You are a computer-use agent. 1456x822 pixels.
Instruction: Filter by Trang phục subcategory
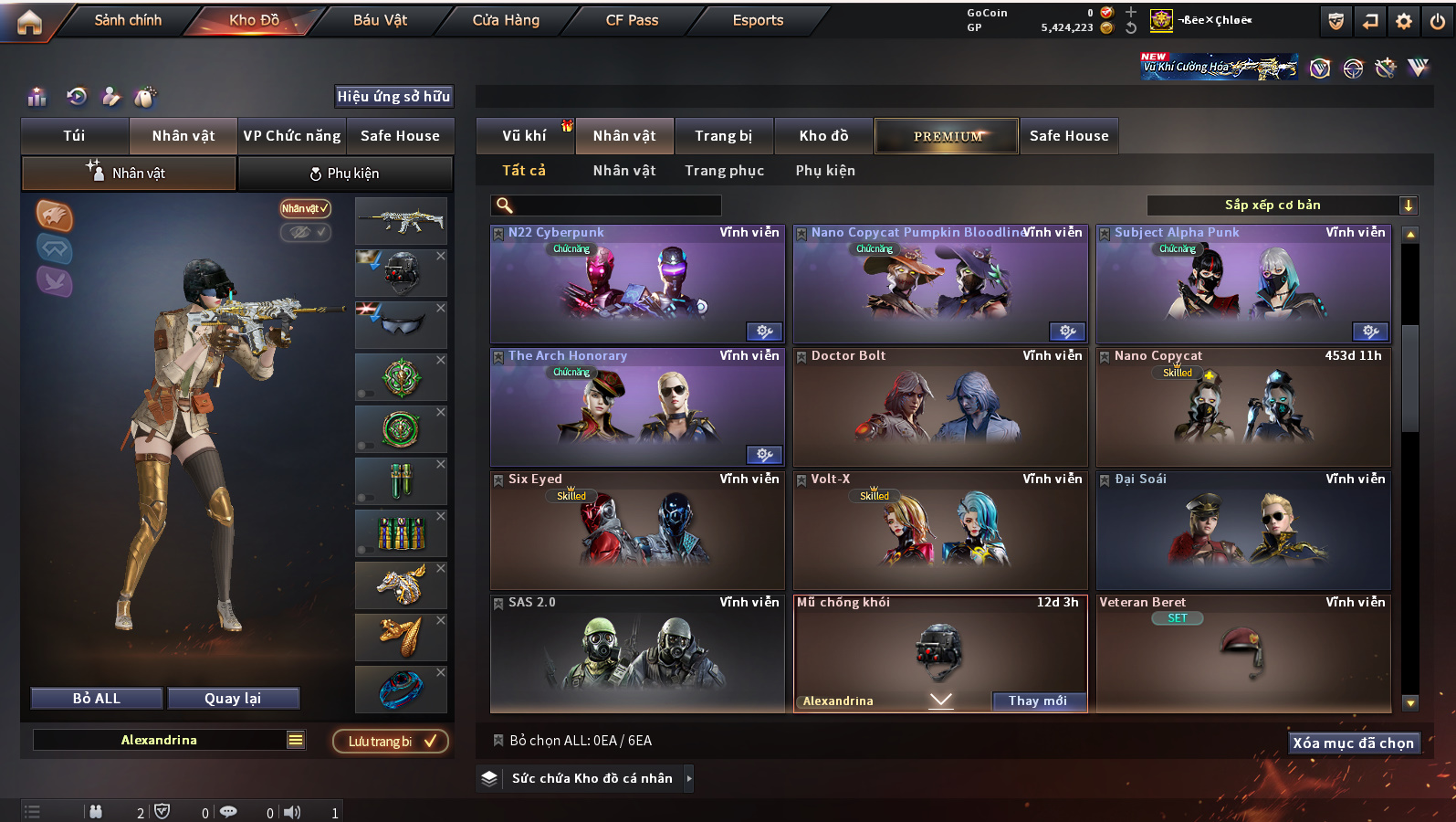[724, 171]
